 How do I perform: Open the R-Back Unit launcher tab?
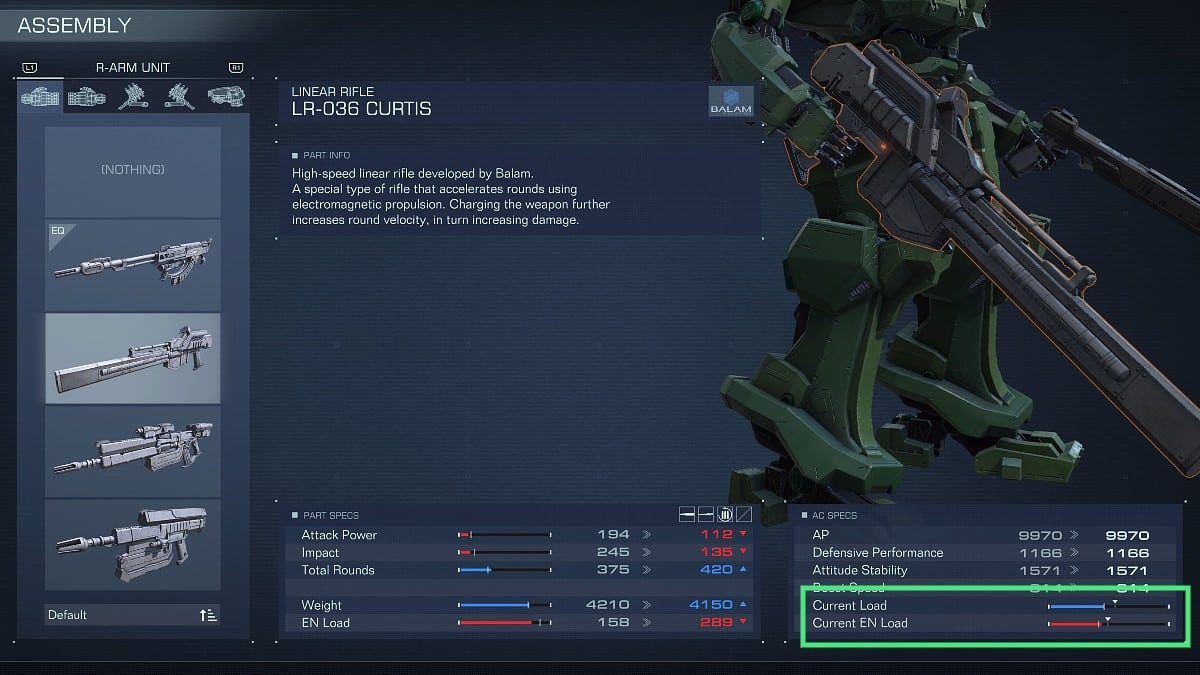(x=133, y=97)
